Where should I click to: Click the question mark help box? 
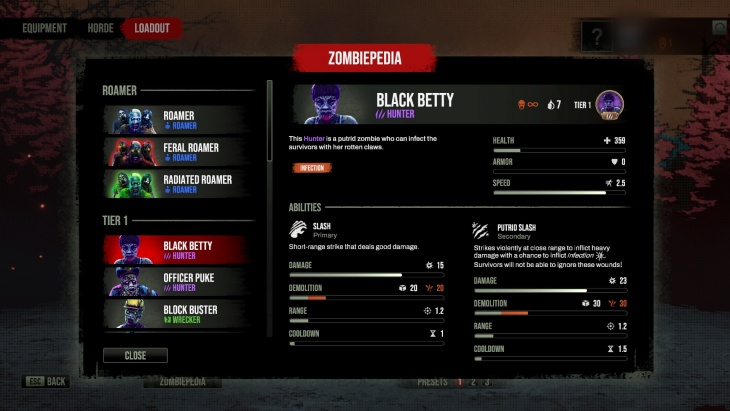(x=597, y=39)
